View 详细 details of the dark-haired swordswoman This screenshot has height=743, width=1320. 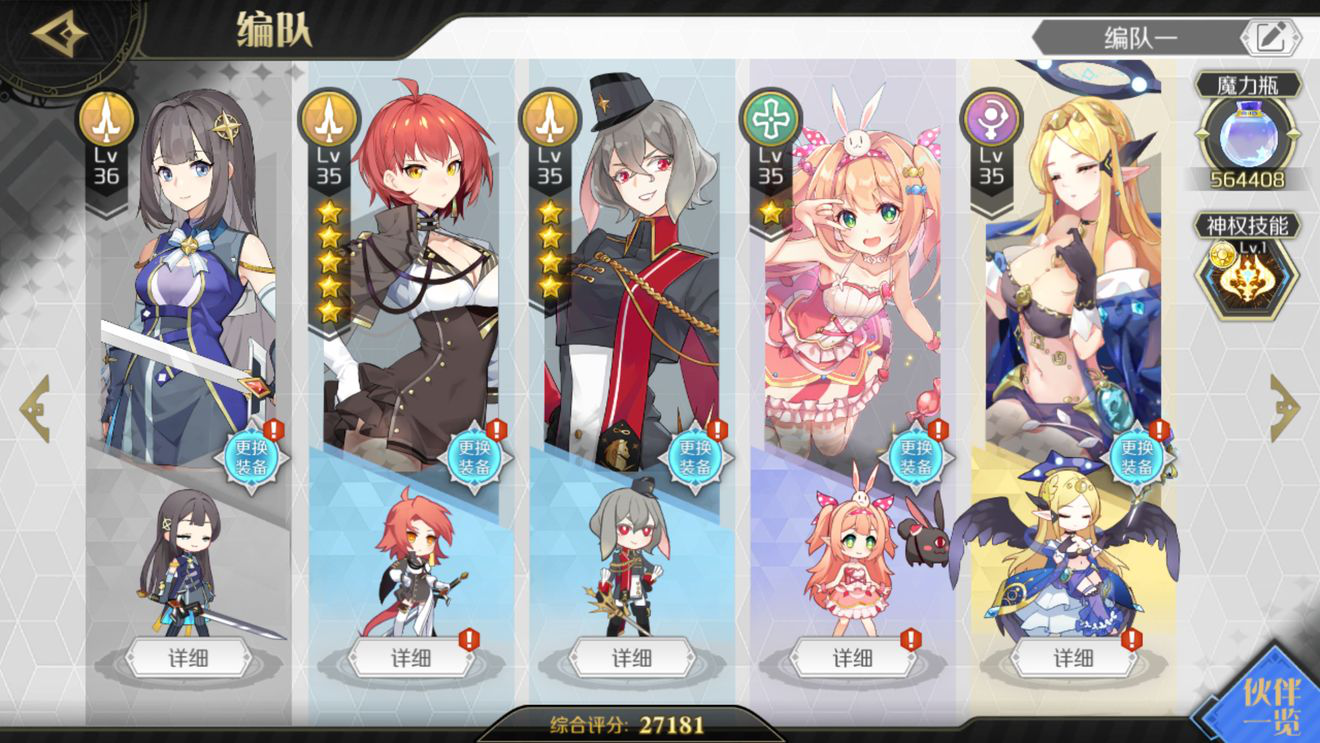(x=189, y=658)
